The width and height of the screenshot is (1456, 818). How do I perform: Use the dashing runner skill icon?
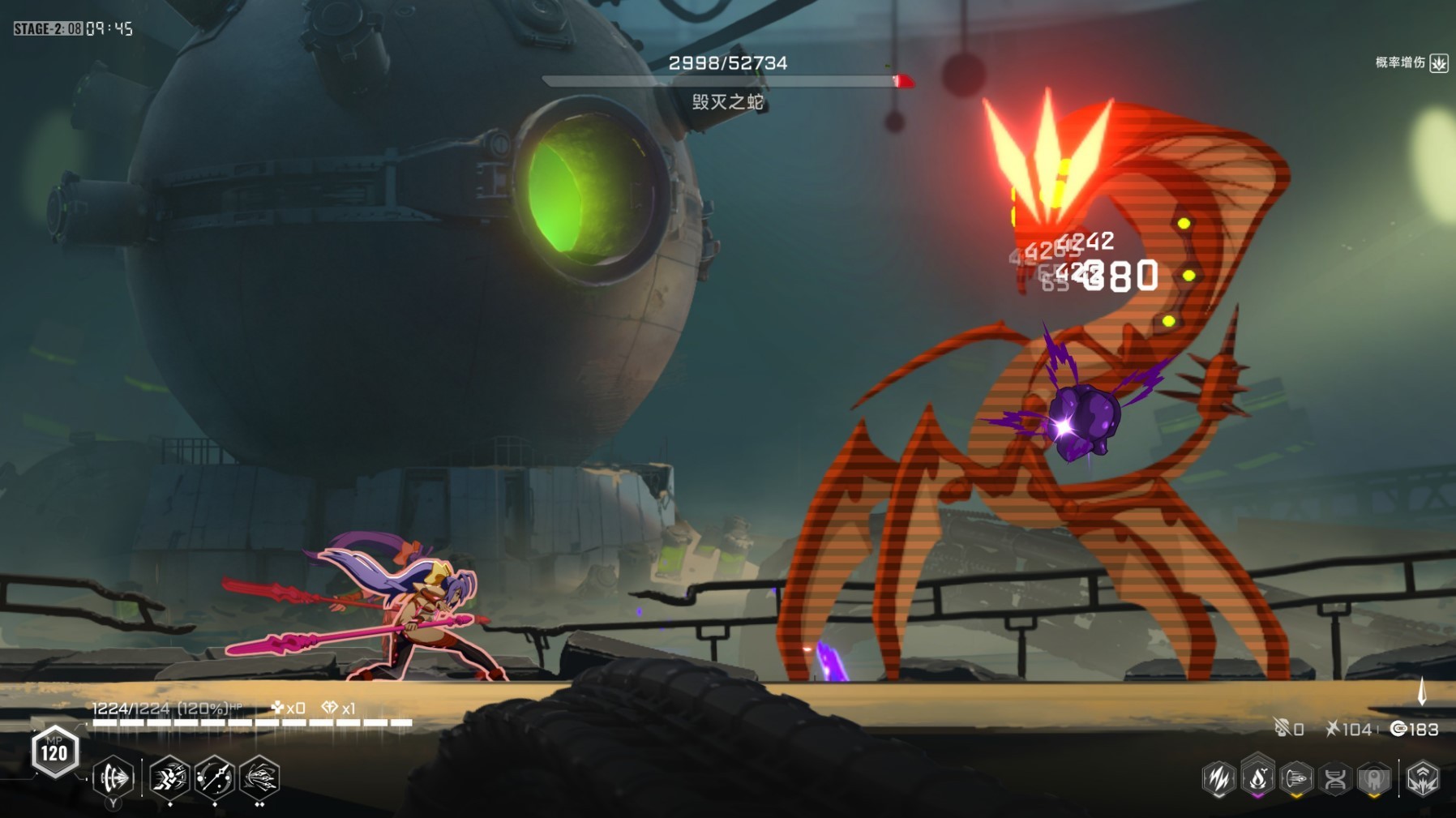tap(169, 778)
